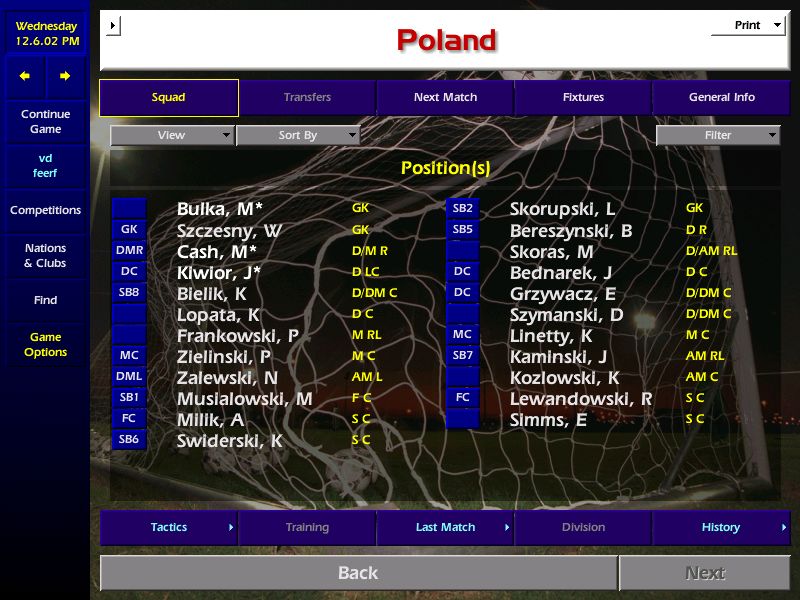Open the General Info tab
Viewport: 800px width, 600px height.
click(721, 98)
